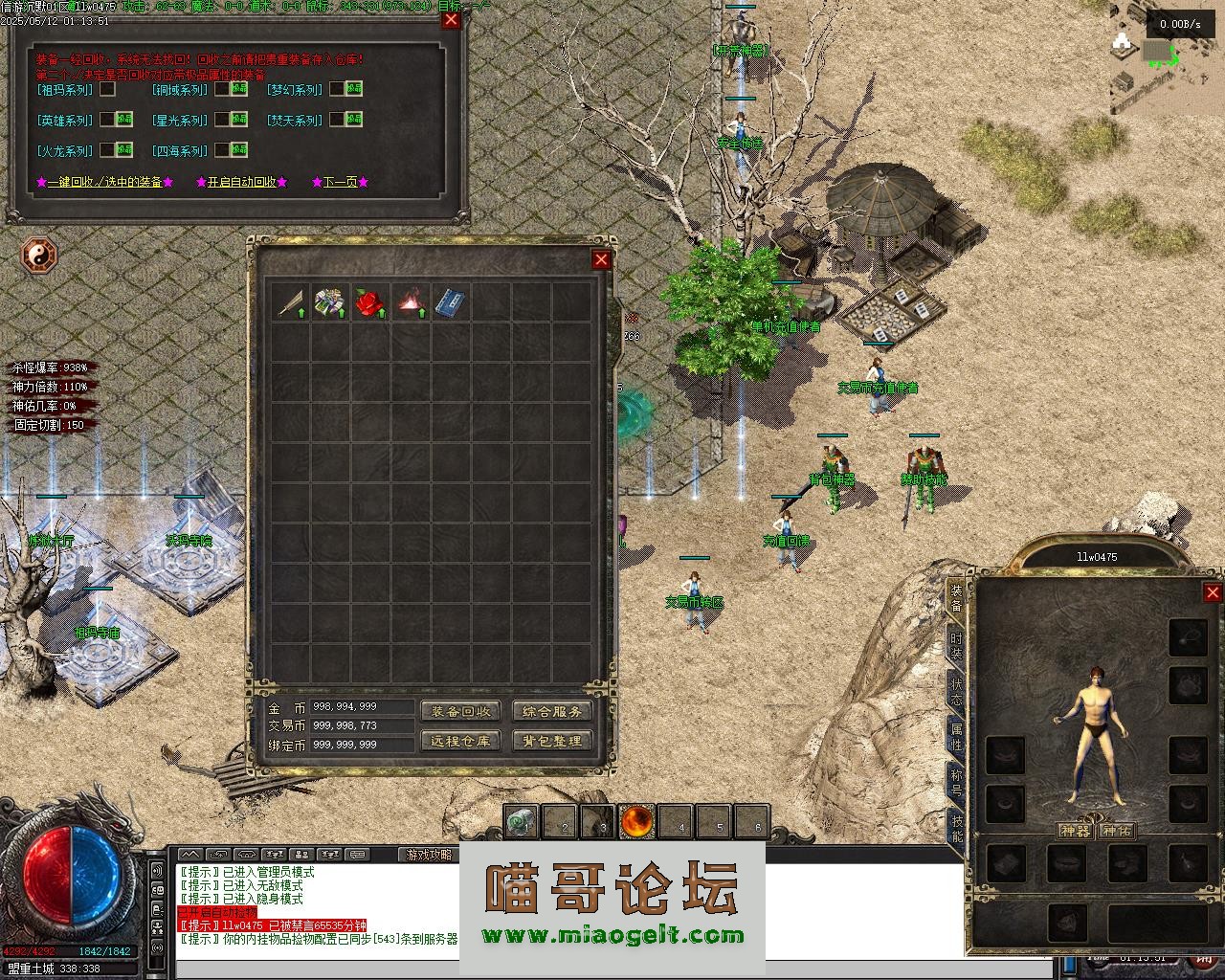Enable 开启自动回收 auto recycle
The image size is (1225, 980).
tap(241, 182)
